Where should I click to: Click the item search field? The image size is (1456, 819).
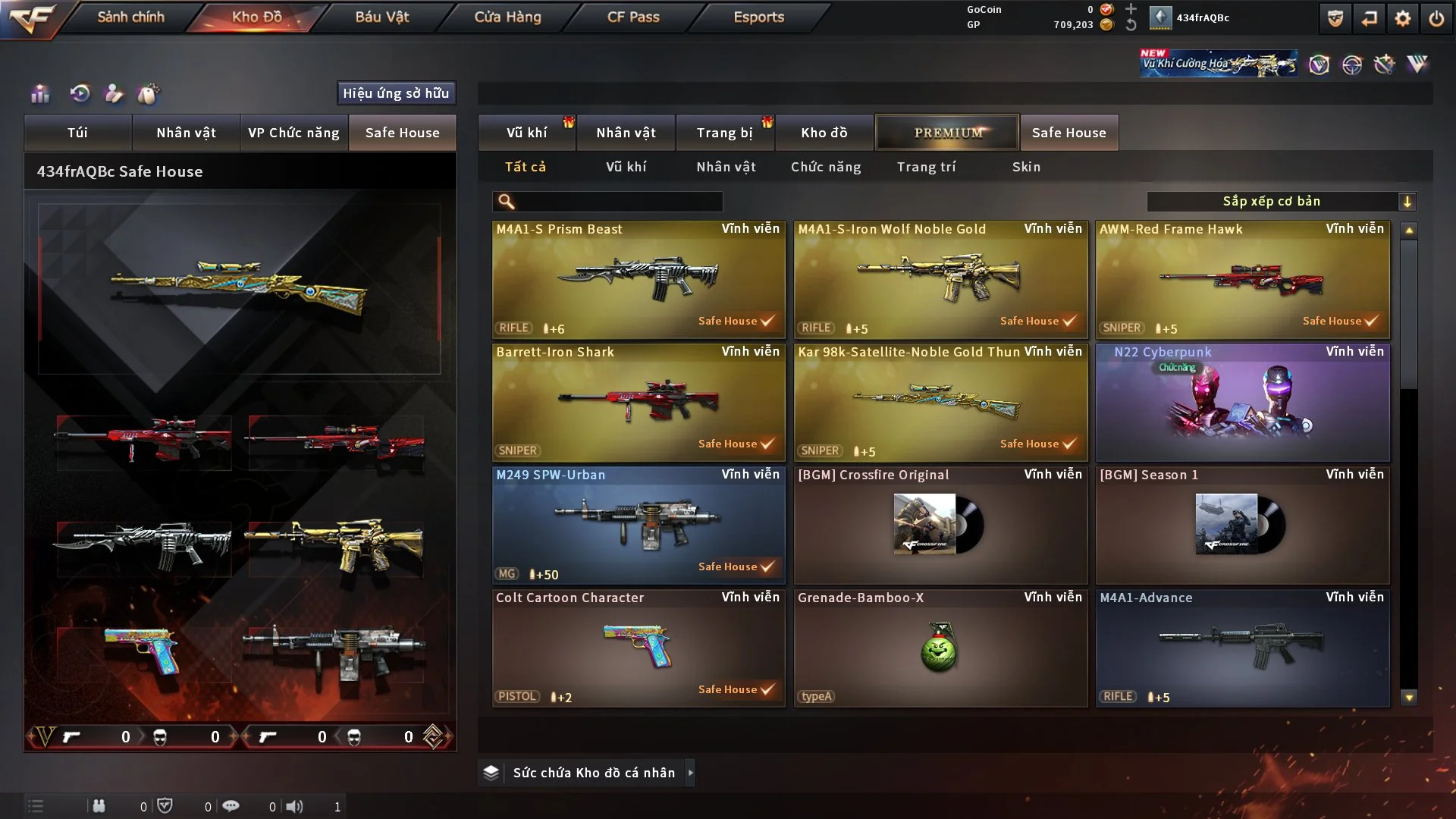(618, 202)
